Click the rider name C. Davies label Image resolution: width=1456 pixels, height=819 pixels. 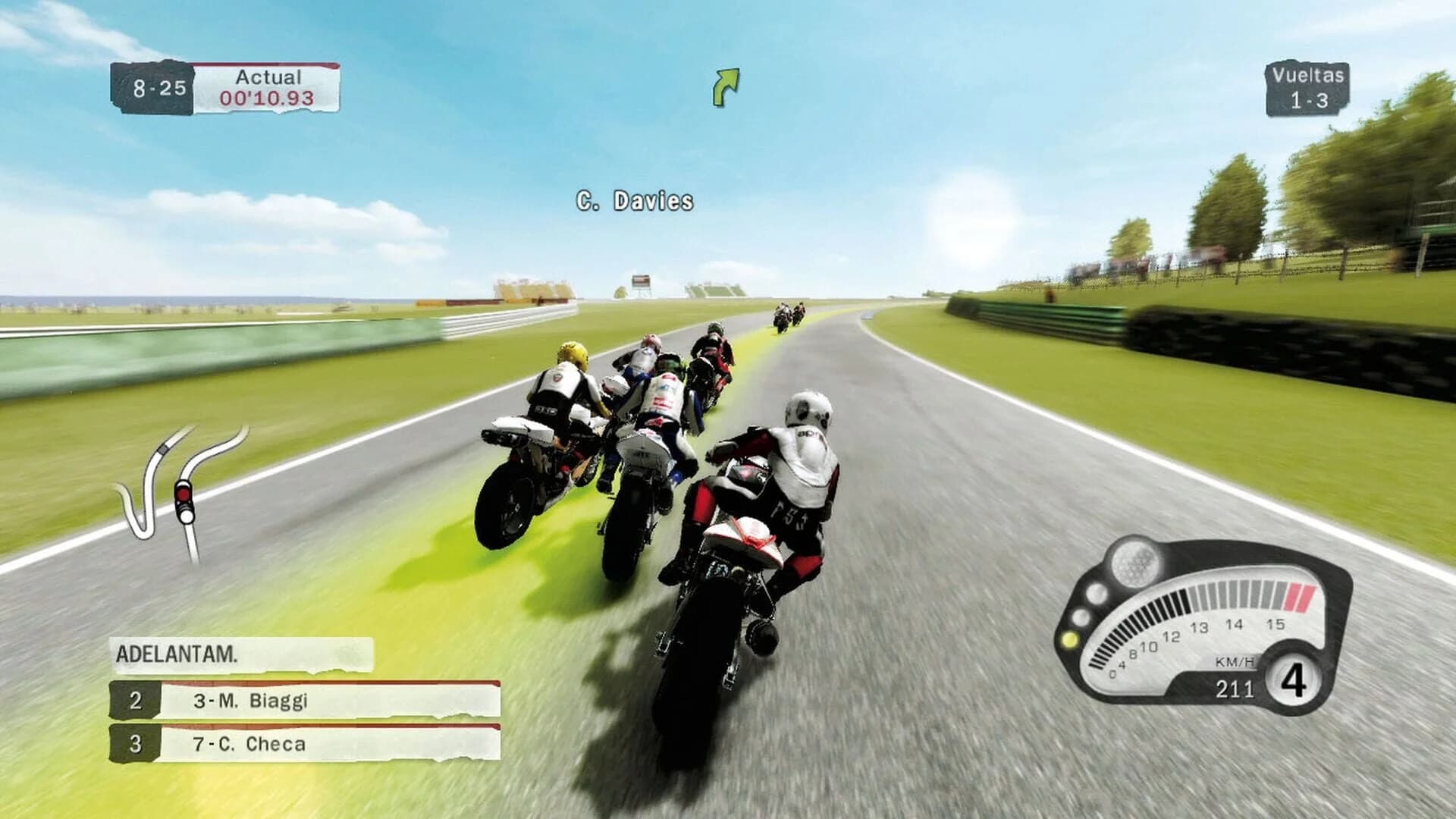coord(632,201)
